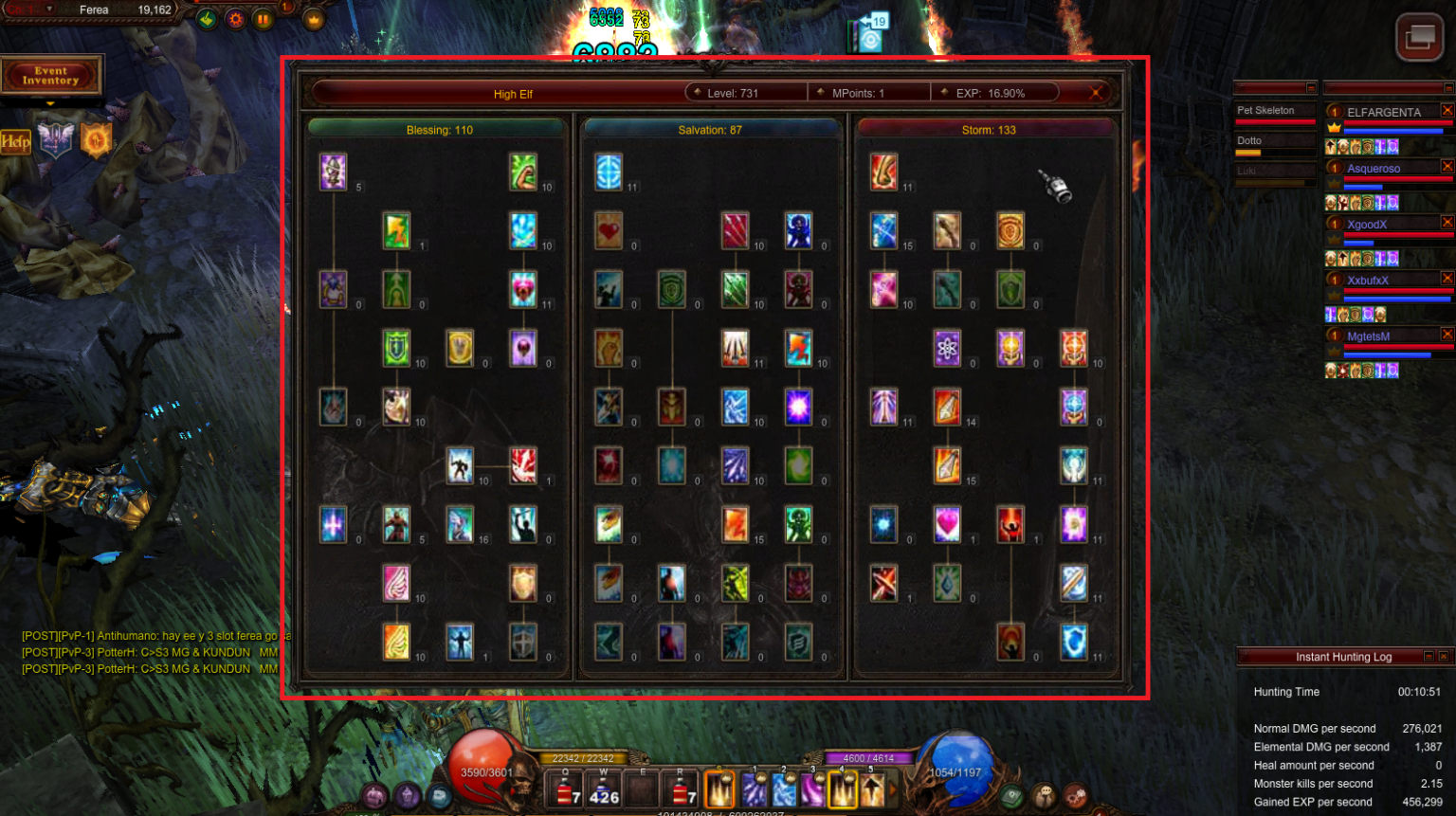This screenshot has height=816, width=1456.
Task: Select the health potion in hotkey slot Q
Action: coord(566,789)
